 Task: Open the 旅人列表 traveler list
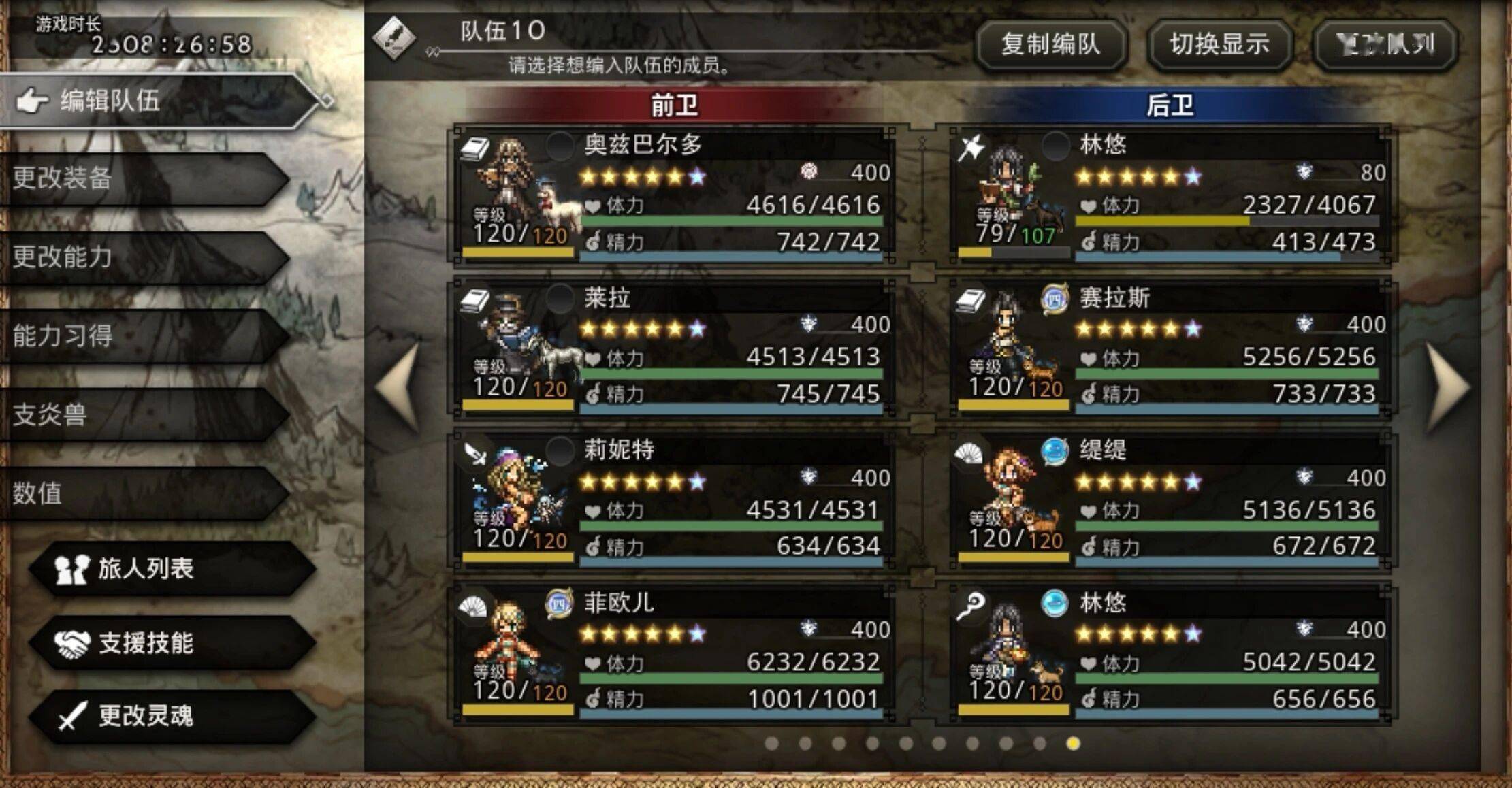(x=170, y=569)
